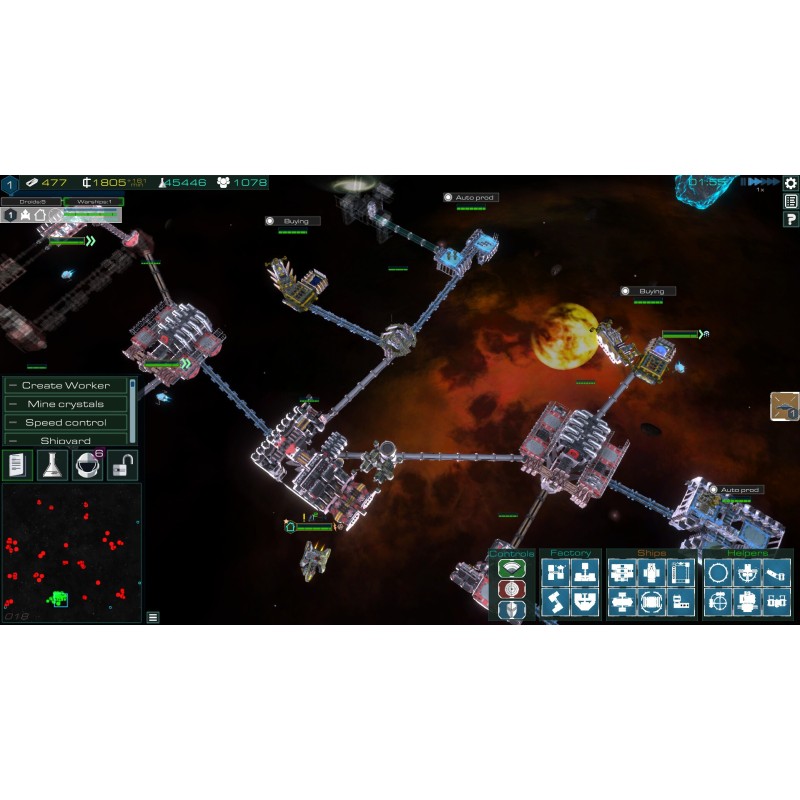800x800 pixels.
Task: Click on the minimap
Action: [70, 550]
